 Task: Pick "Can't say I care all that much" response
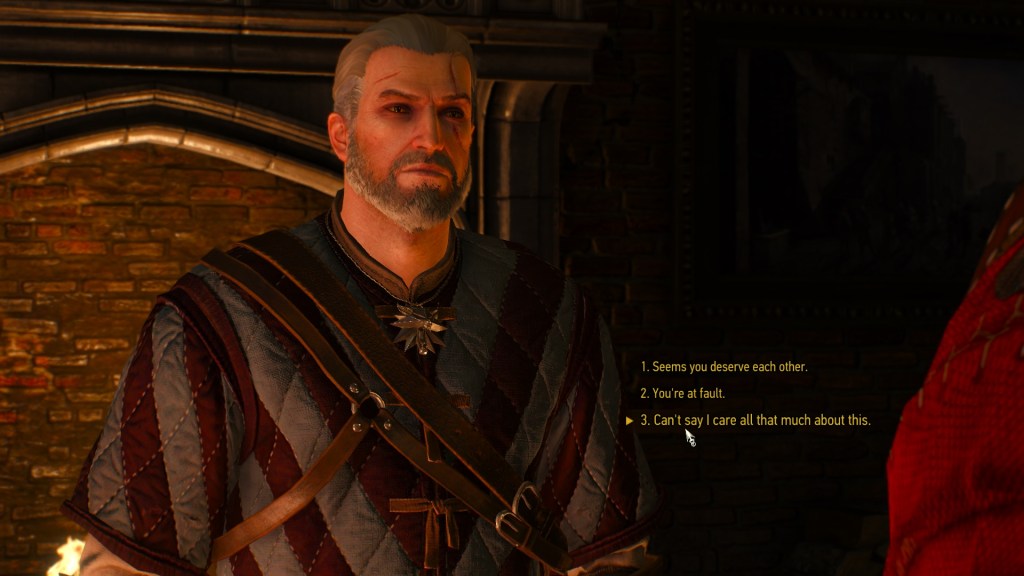760,421
